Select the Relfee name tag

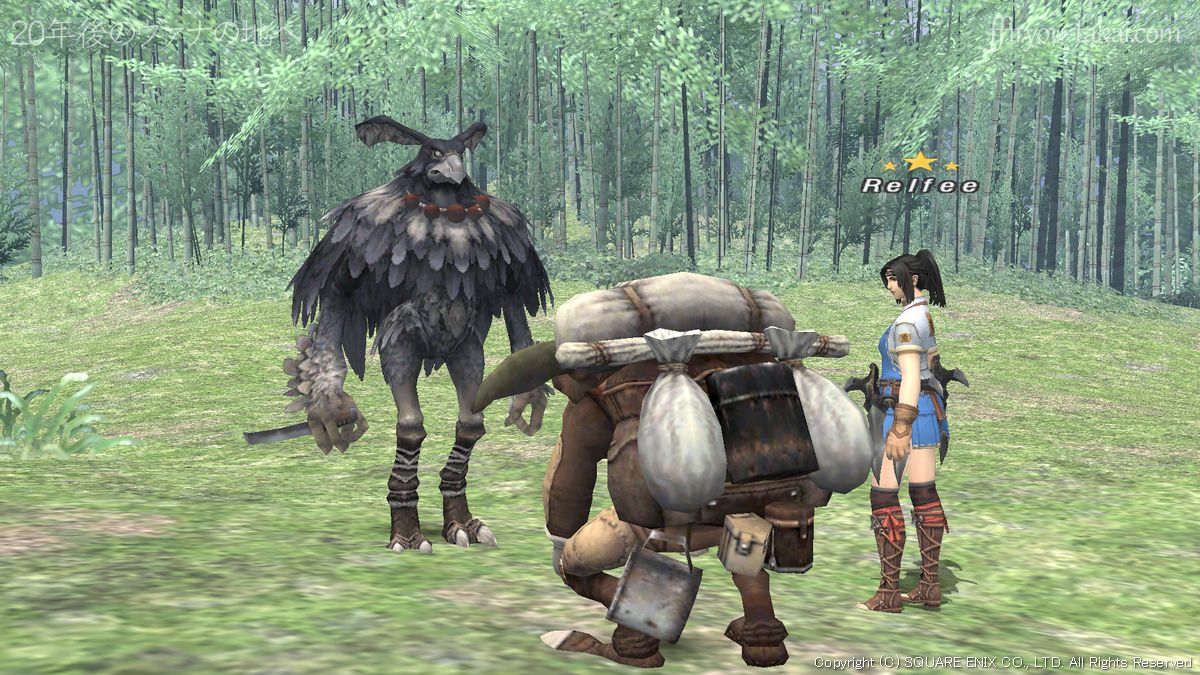click(x=920, y=185)
